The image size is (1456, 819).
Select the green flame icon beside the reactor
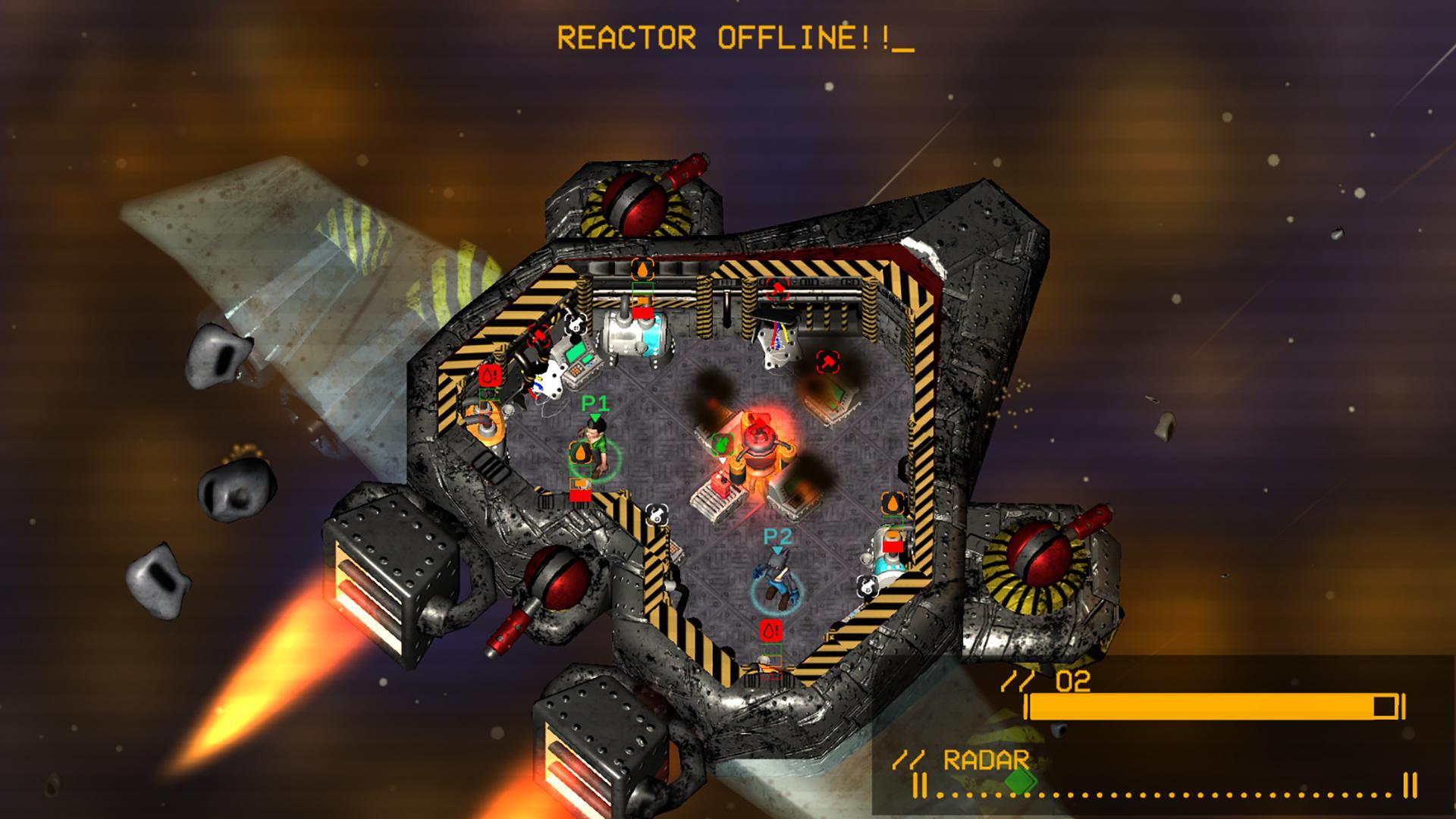pyautogui.click(x=722, y=442)
